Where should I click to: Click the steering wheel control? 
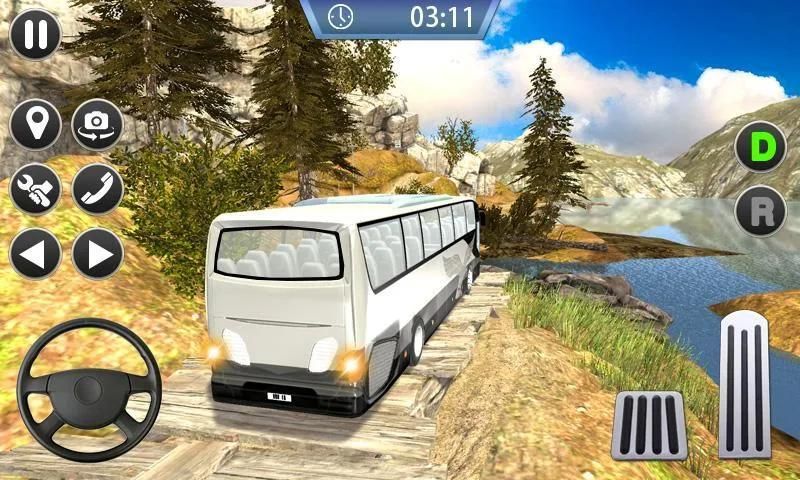click(x=89, y=390)
